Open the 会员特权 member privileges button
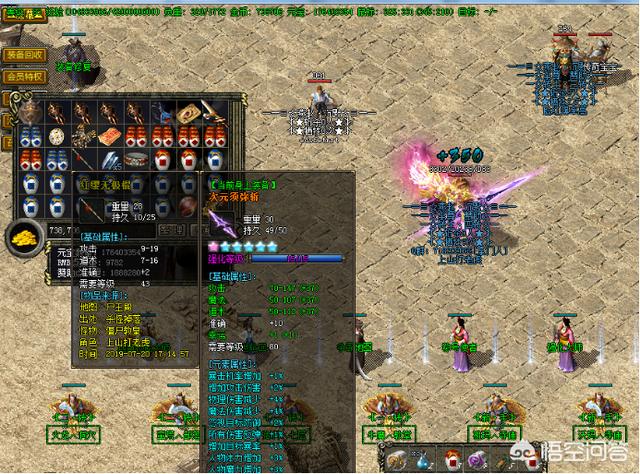Image resolution: width=640 pixels, height=474 pixels. pyautogui.click(x=27, y=75)
